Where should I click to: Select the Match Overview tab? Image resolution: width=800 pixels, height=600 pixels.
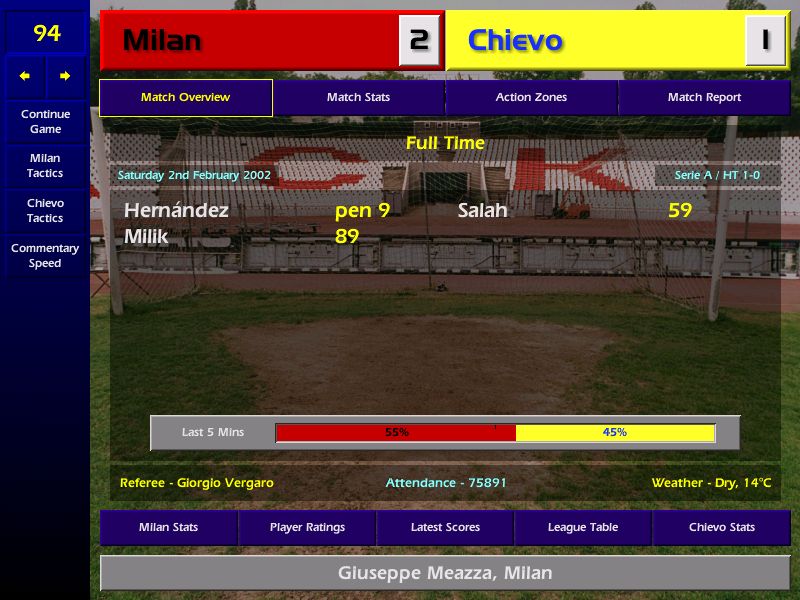point(185,98)
